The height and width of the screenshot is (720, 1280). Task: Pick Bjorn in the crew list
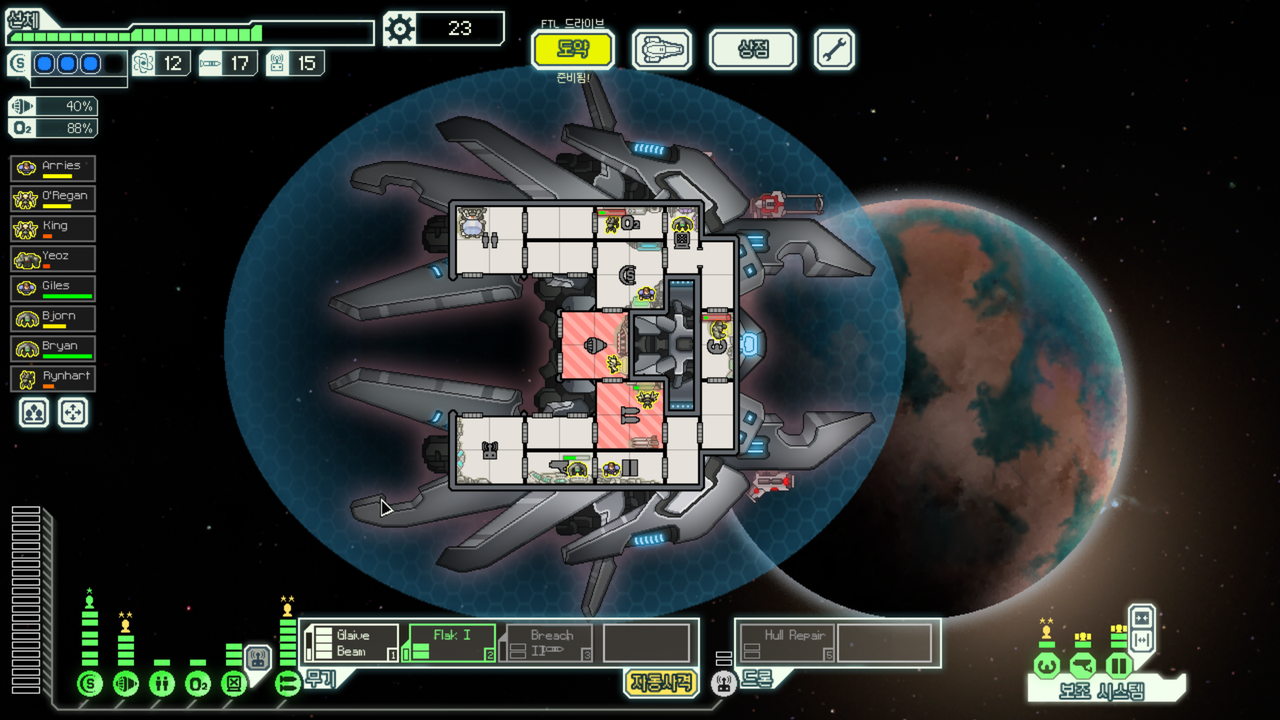[53, 318]
